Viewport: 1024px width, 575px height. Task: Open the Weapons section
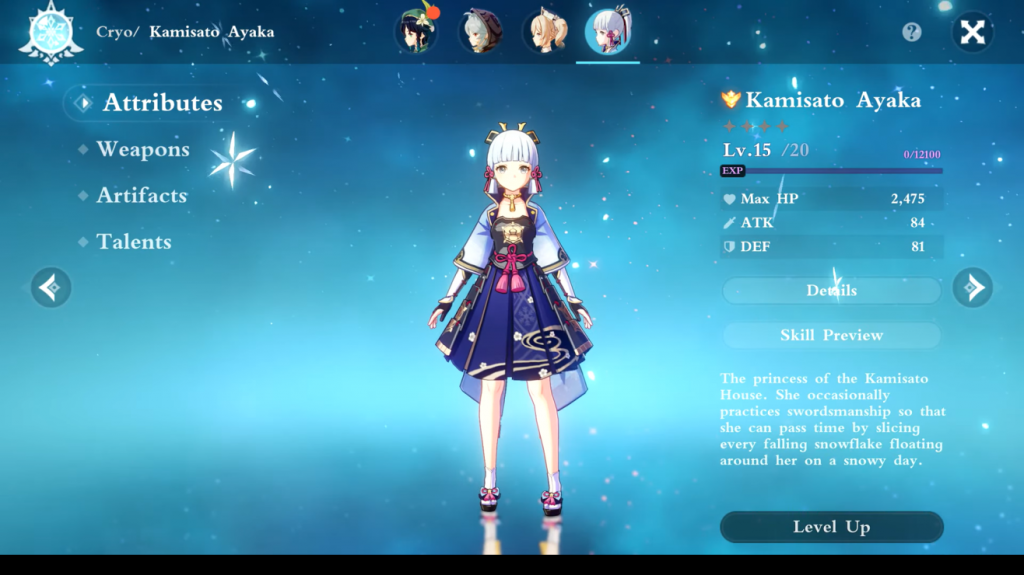click(x=142, y=150)
